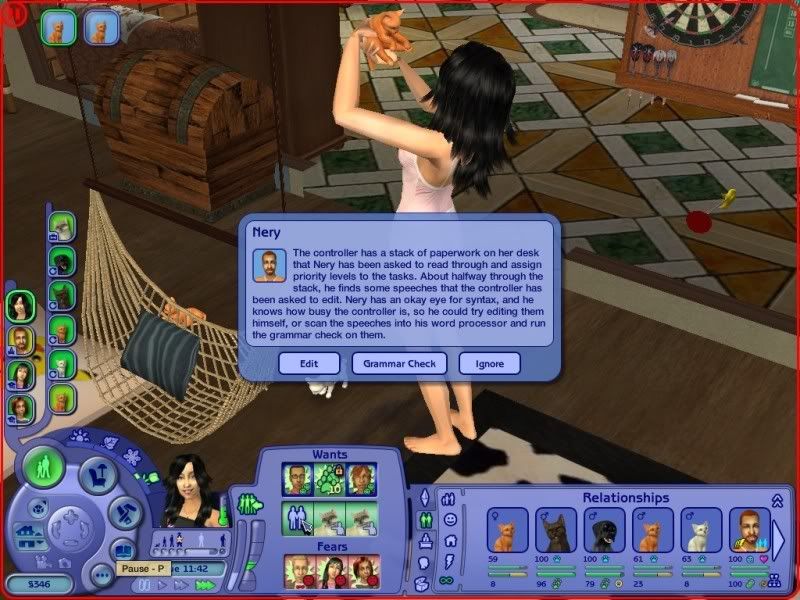Image resolution: width=800 pixels, height=600 pixels.
Task: Open the smiley face panel tab
Action: point(450,520)
